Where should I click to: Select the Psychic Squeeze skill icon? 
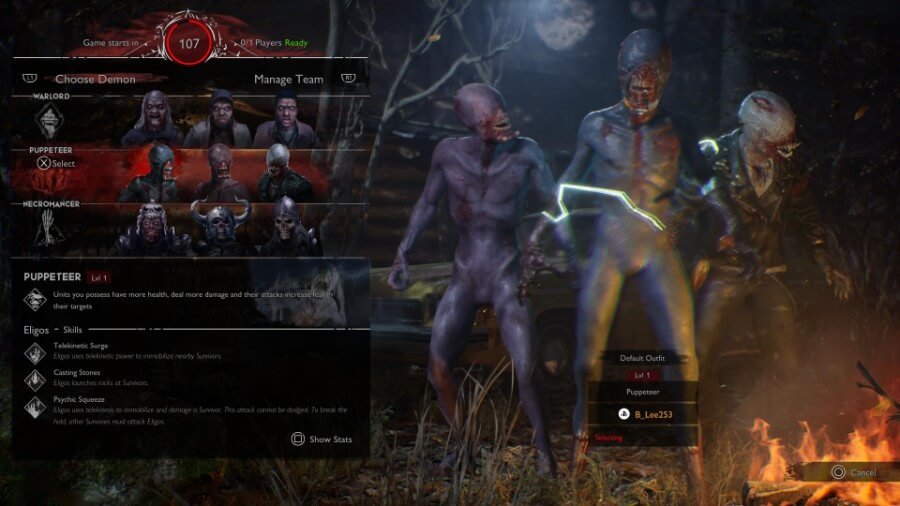point(35,406)
